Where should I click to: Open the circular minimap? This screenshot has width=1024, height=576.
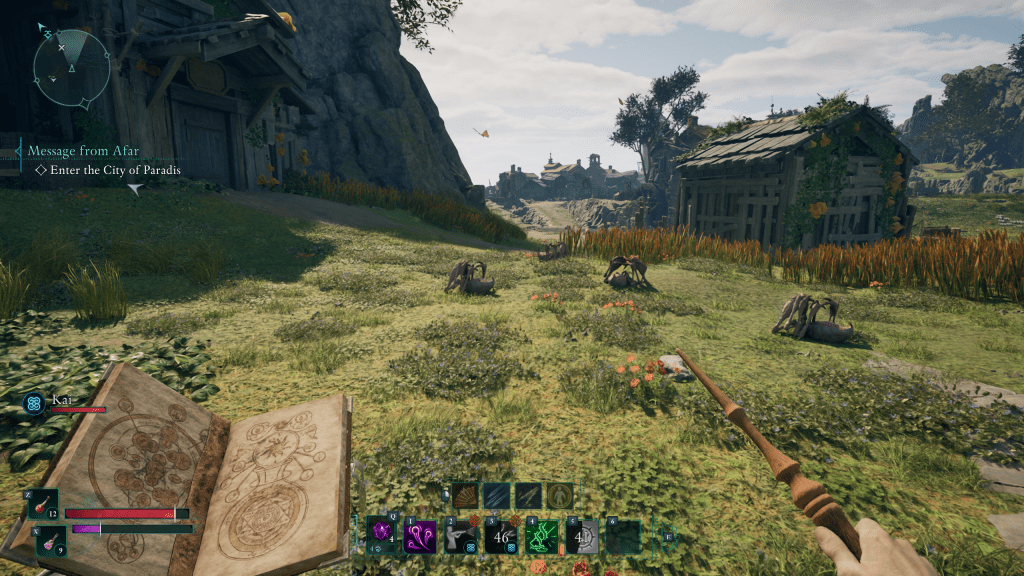71,68
